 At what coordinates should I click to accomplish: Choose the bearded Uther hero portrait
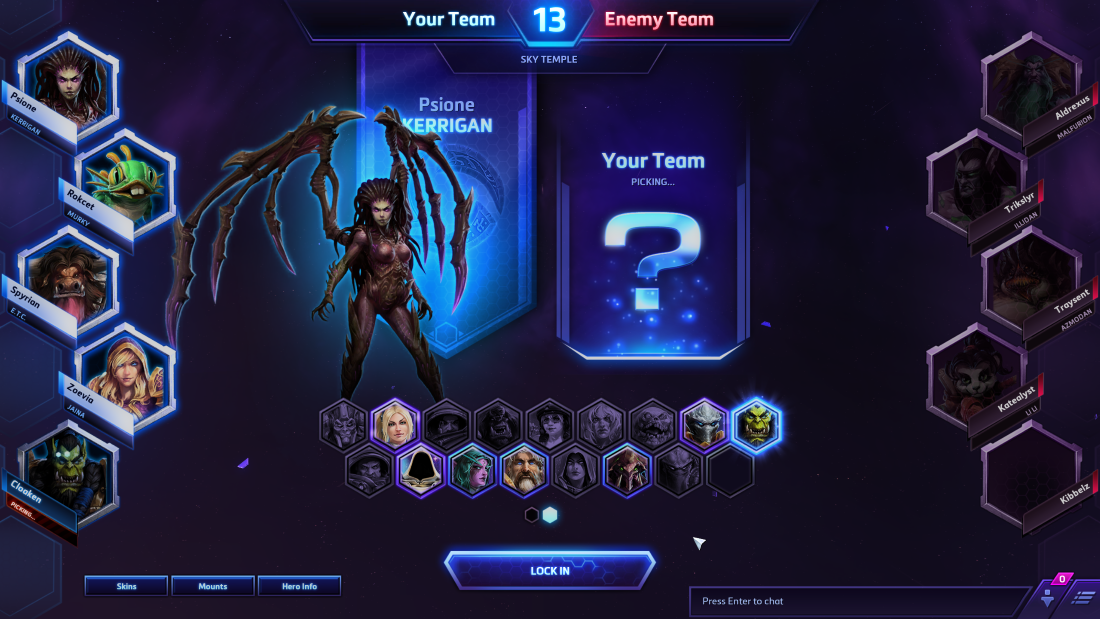(525, 471)
